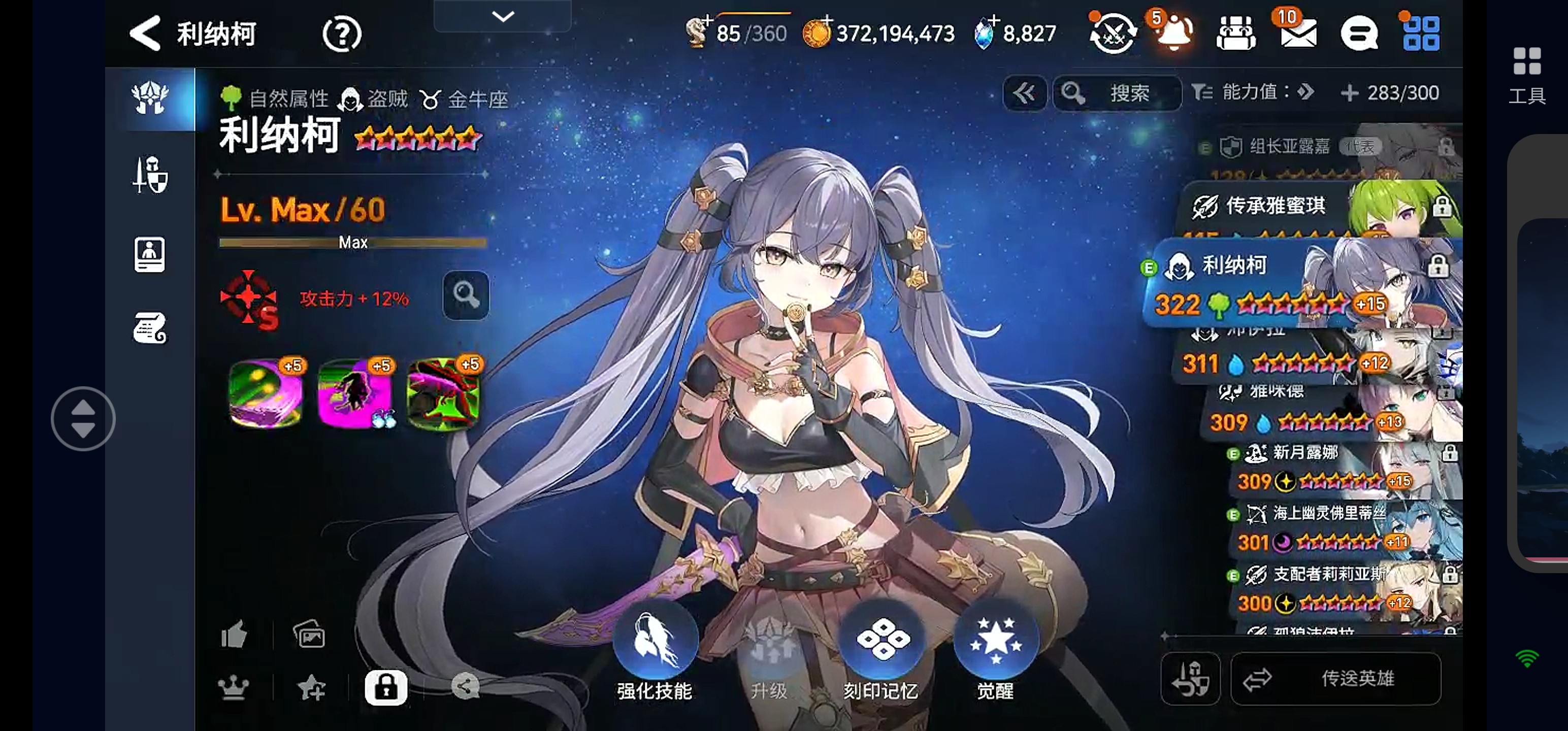Collapse the hero list with double arrows
Viewport: 1568px width, 731px height.
click(x=1025, y=93)
